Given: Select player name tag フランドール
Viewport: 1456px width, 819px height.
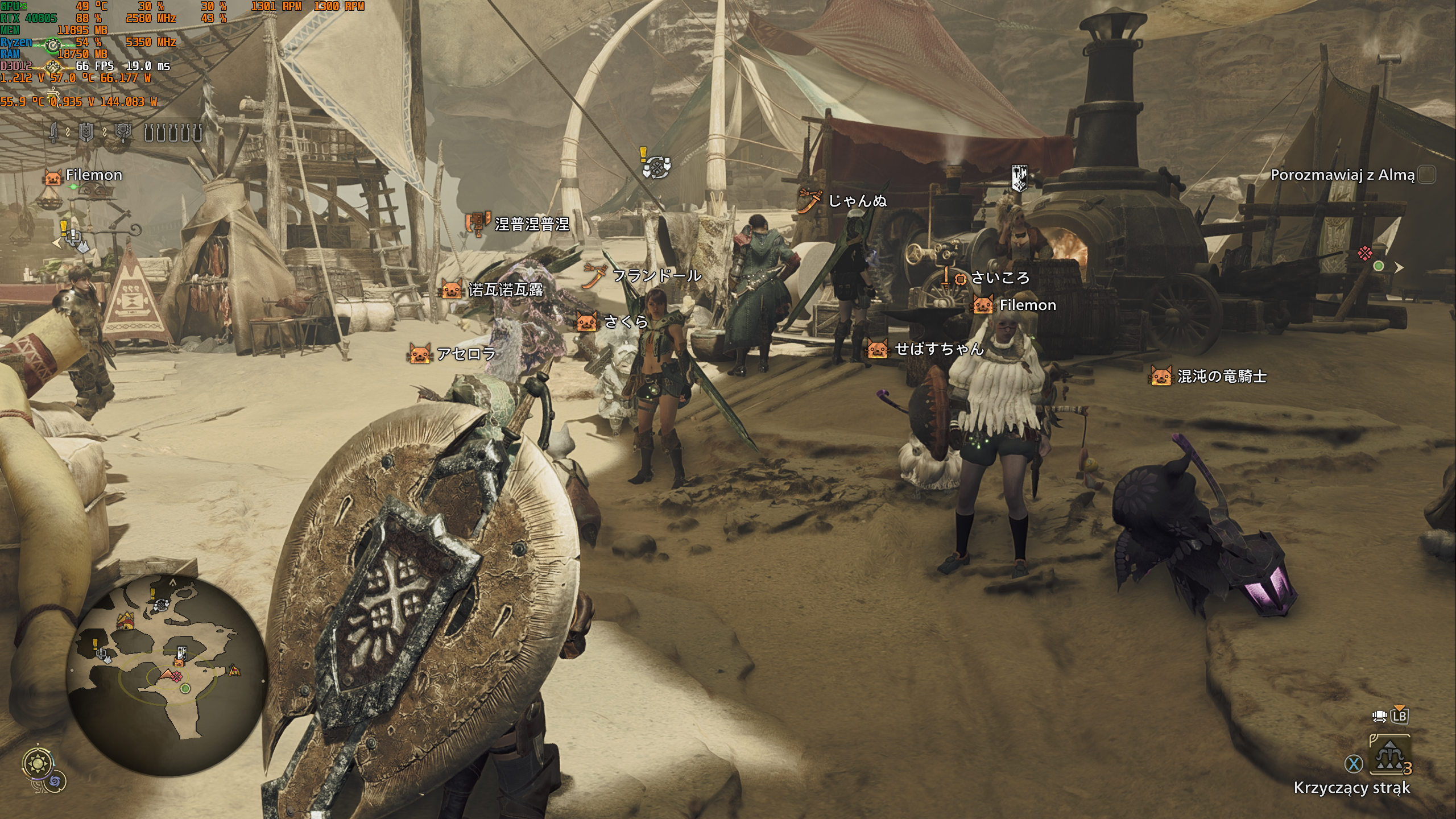Looking at the screenshot, I should pos(656,276).
